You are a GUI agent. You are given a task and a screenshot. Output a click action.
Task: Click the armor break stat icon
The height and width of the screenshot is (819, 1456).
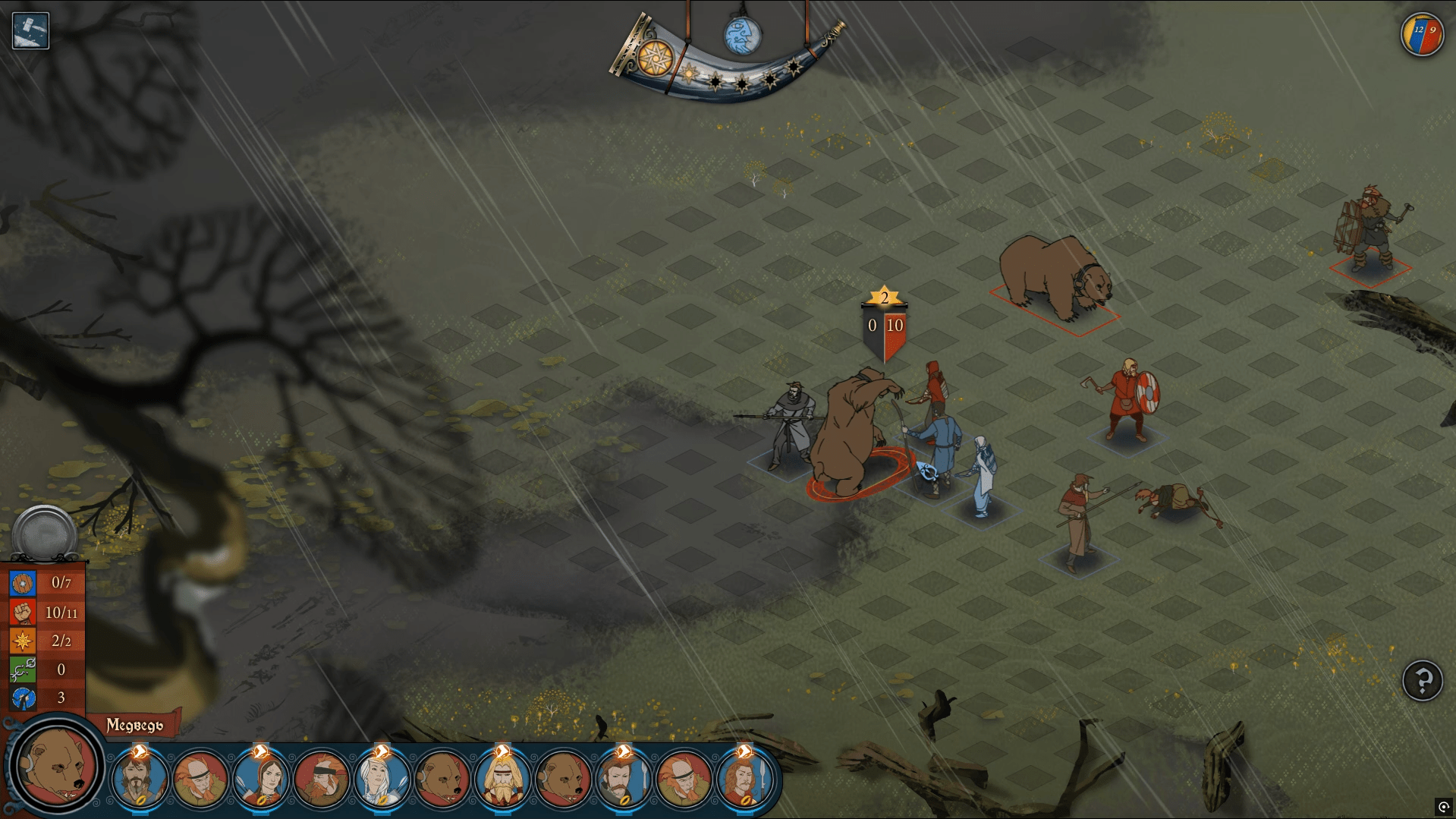click(23, 698)
